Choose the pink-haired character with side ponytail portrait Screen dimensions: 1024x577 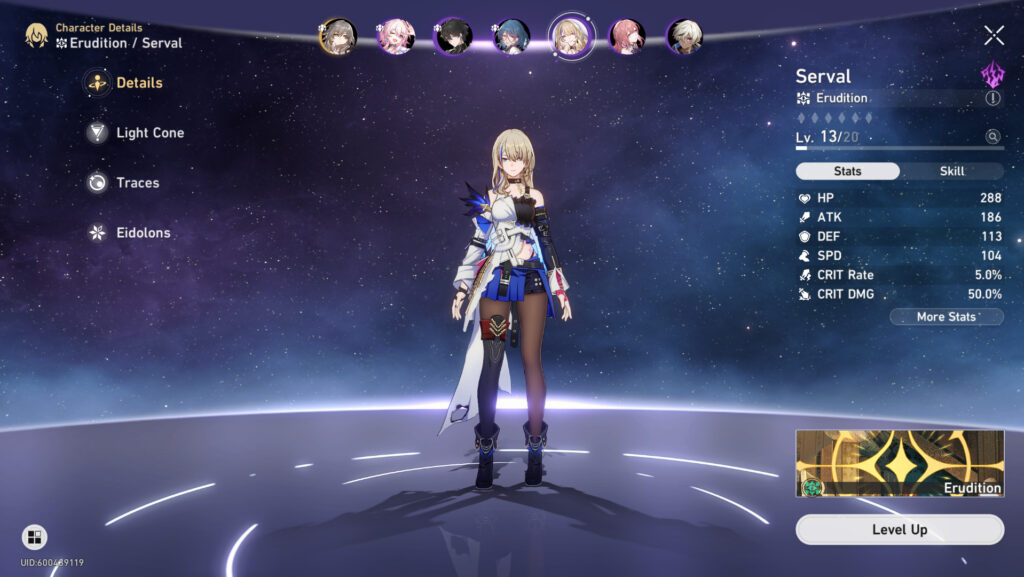(627, 36)
